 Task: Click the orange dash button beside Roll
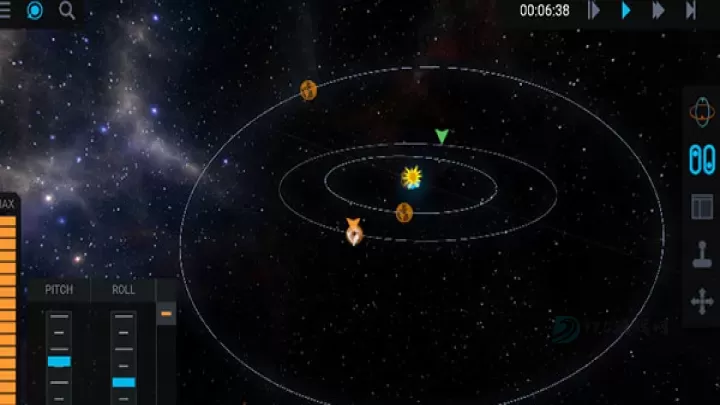(x=167, y=315)
